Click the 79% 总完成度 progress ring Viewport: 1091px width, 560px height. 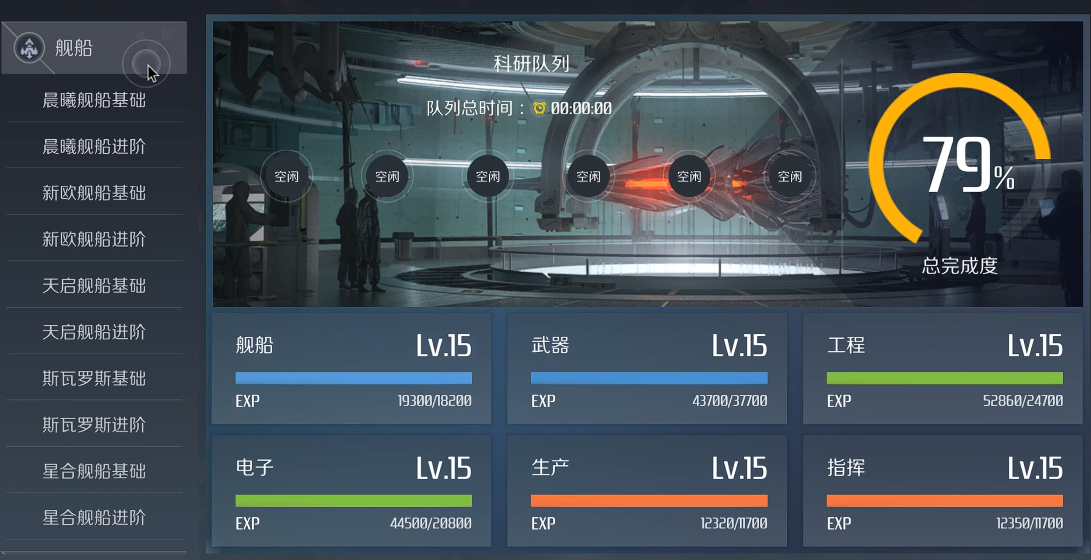tap(961, 168)
